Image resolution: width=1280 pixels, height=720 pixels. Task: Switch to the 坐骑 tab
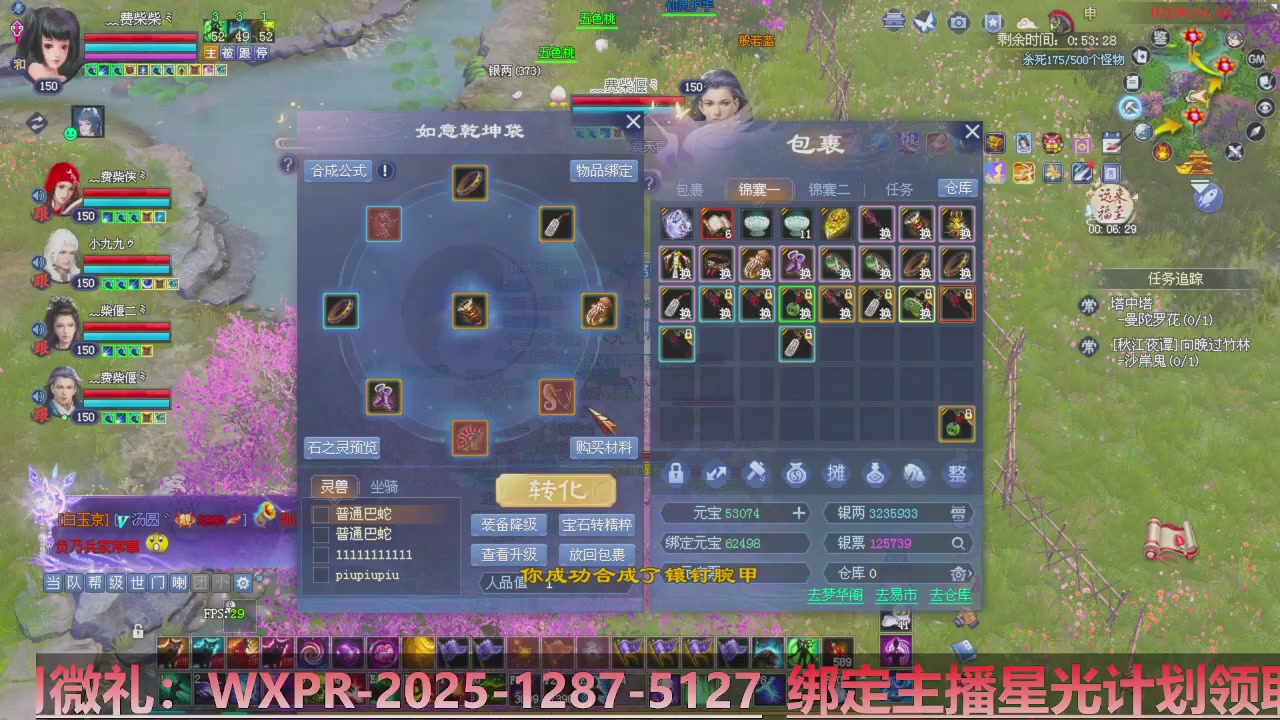click(x=385, y=487)
